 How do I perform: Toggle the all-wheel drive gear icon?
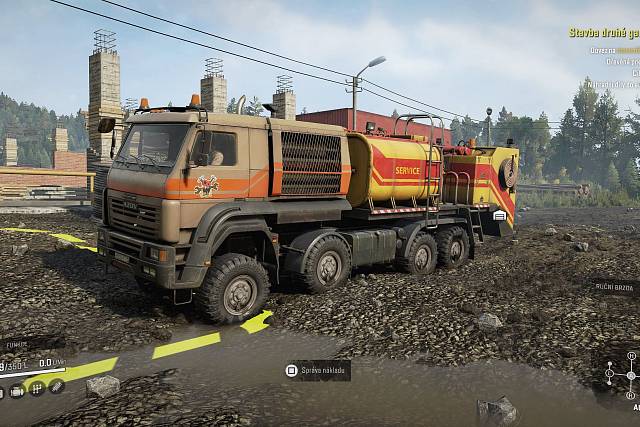(36, 388)
